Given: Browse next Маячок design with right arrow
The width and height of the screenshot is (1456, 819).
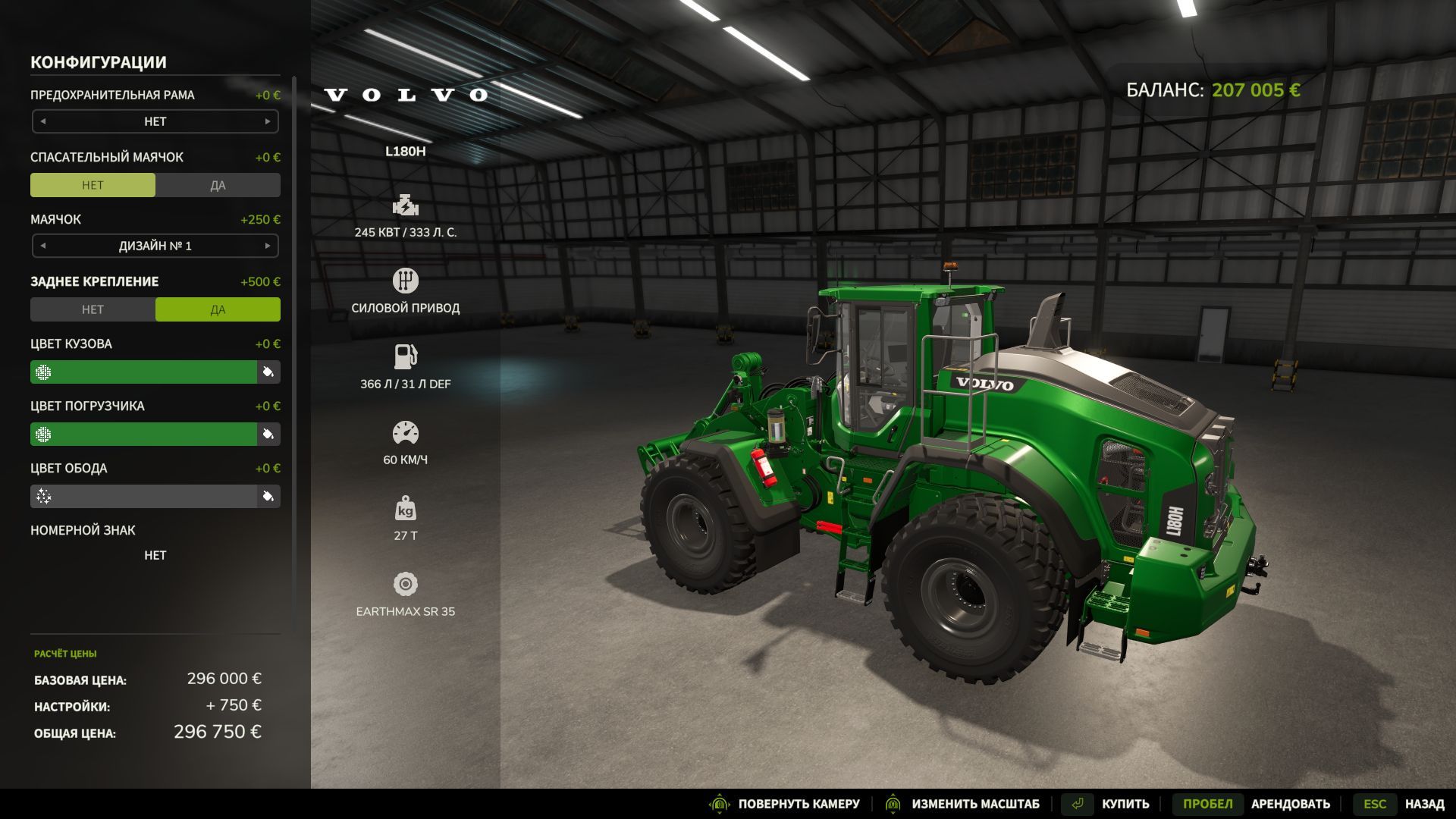Looking at the screenshot, I should point(267,246).
